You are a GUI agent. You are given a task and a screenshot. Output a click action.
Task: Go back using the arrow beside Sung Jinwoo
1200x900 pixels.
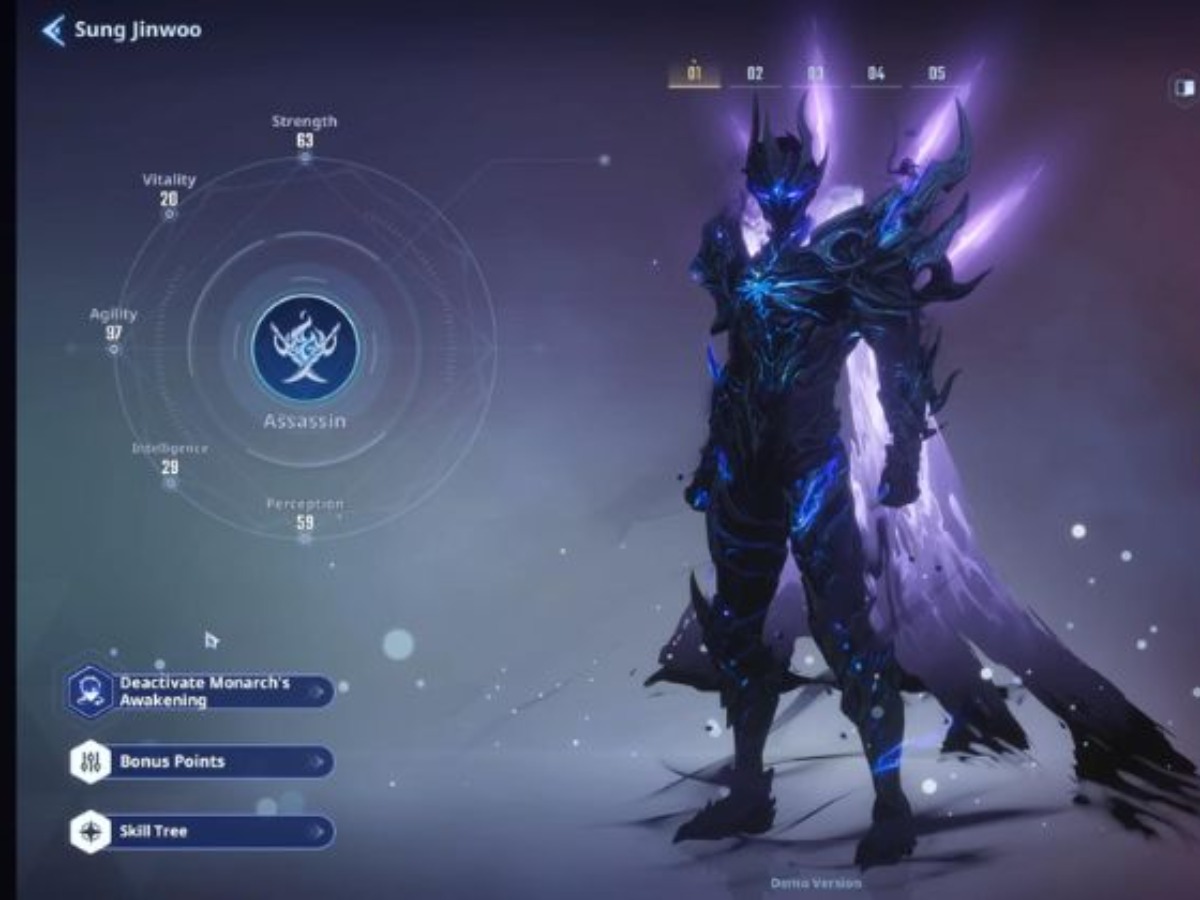[52, 30]
